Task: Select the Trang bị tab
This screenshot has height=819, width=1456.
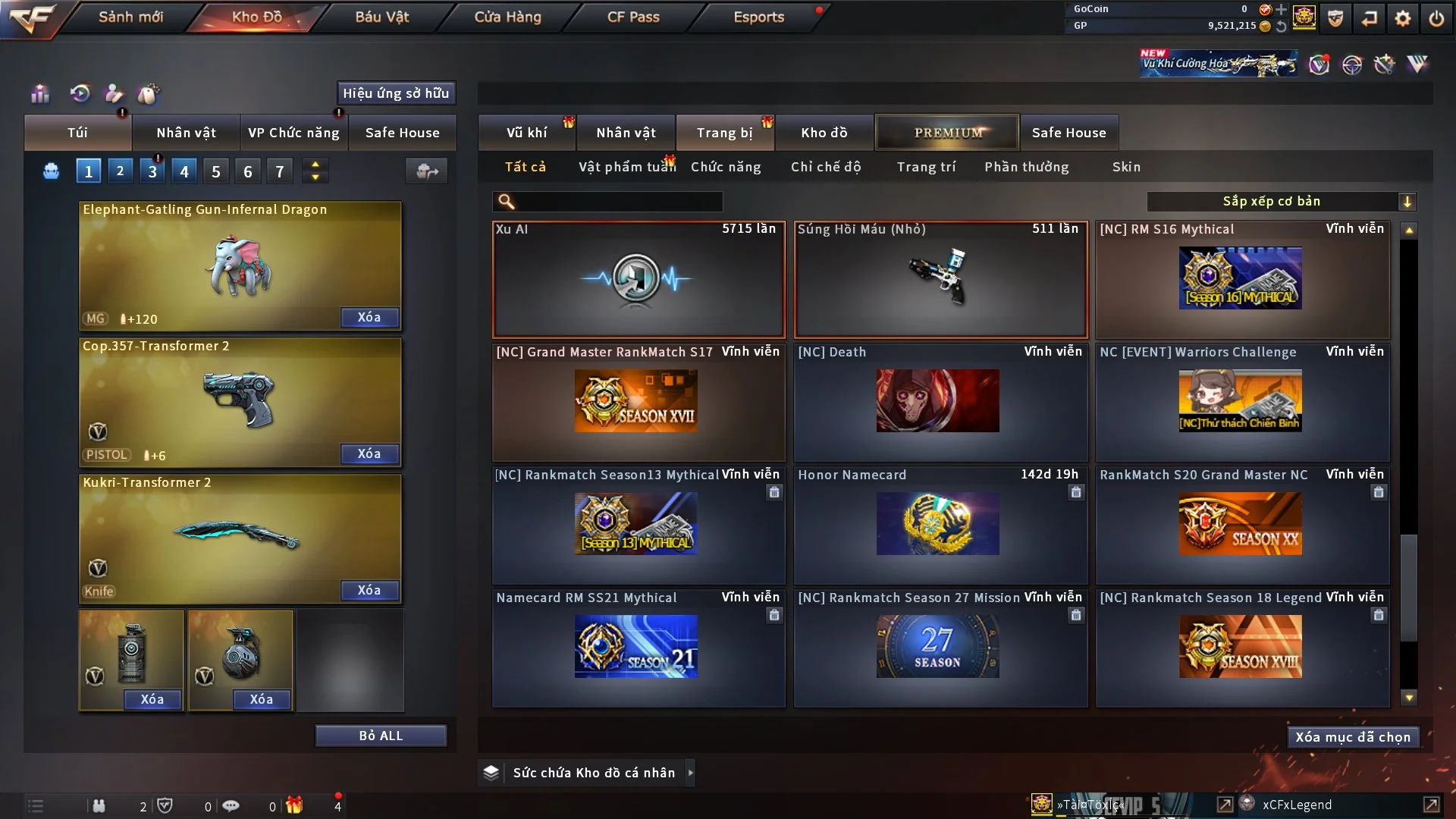Action: tap(724, 133)
